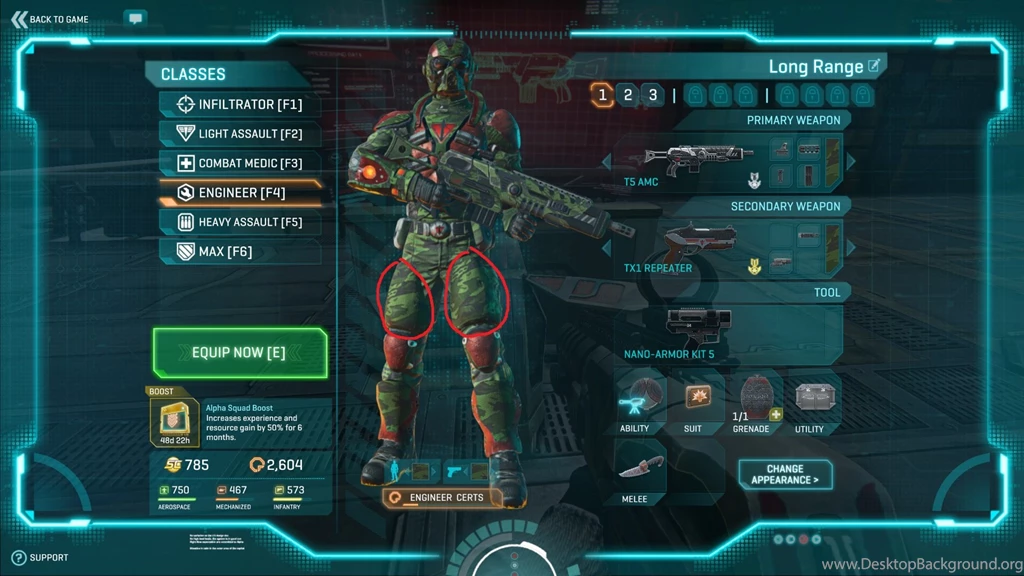Switch to Combat Medic class

[x=239, y=163]
